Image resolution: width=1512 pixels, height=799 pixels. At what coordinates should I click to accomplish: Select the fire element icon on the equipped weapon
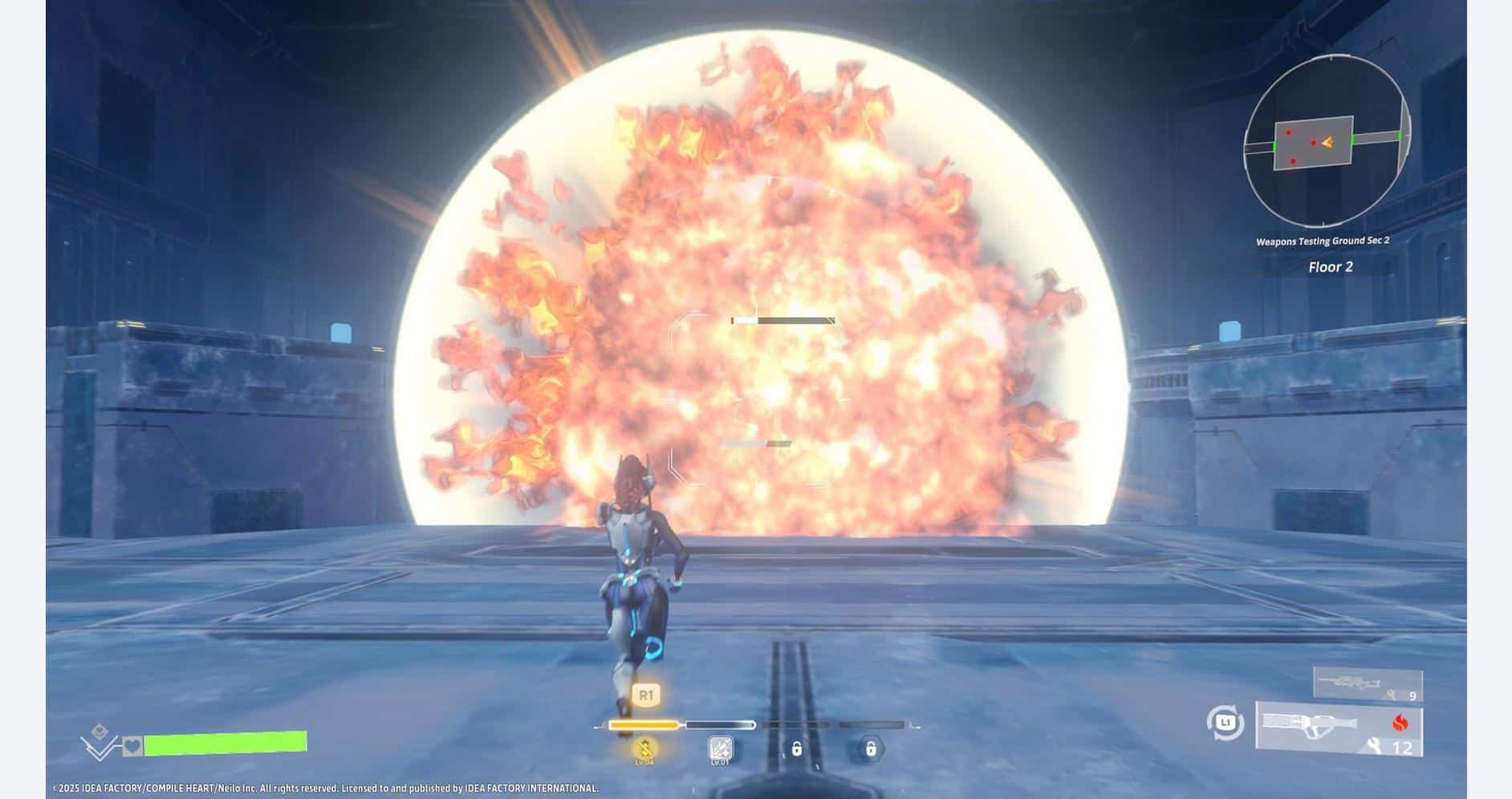click(1400, 722)
